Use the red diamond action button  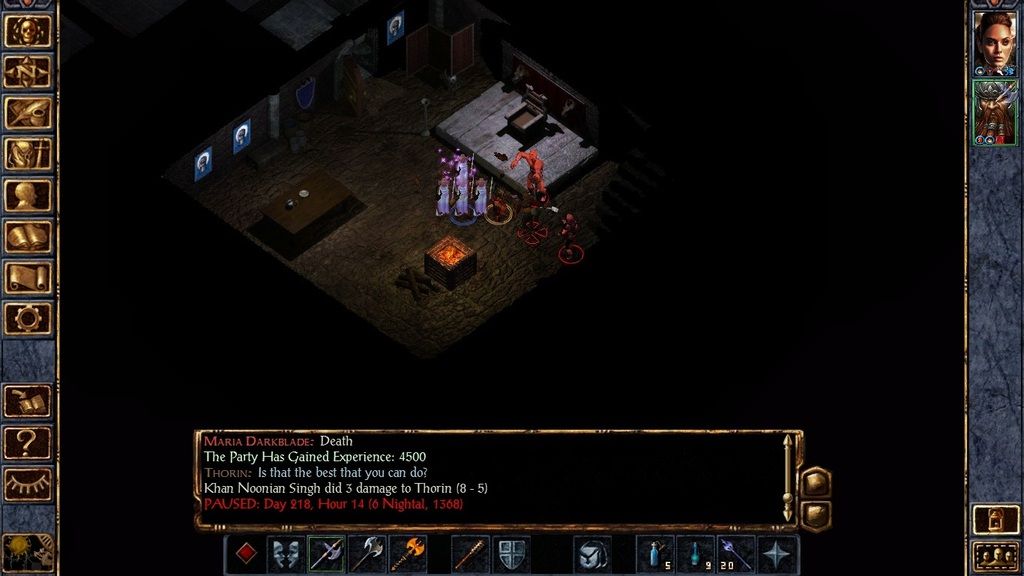pyautogui.click(x=245, y=554)
